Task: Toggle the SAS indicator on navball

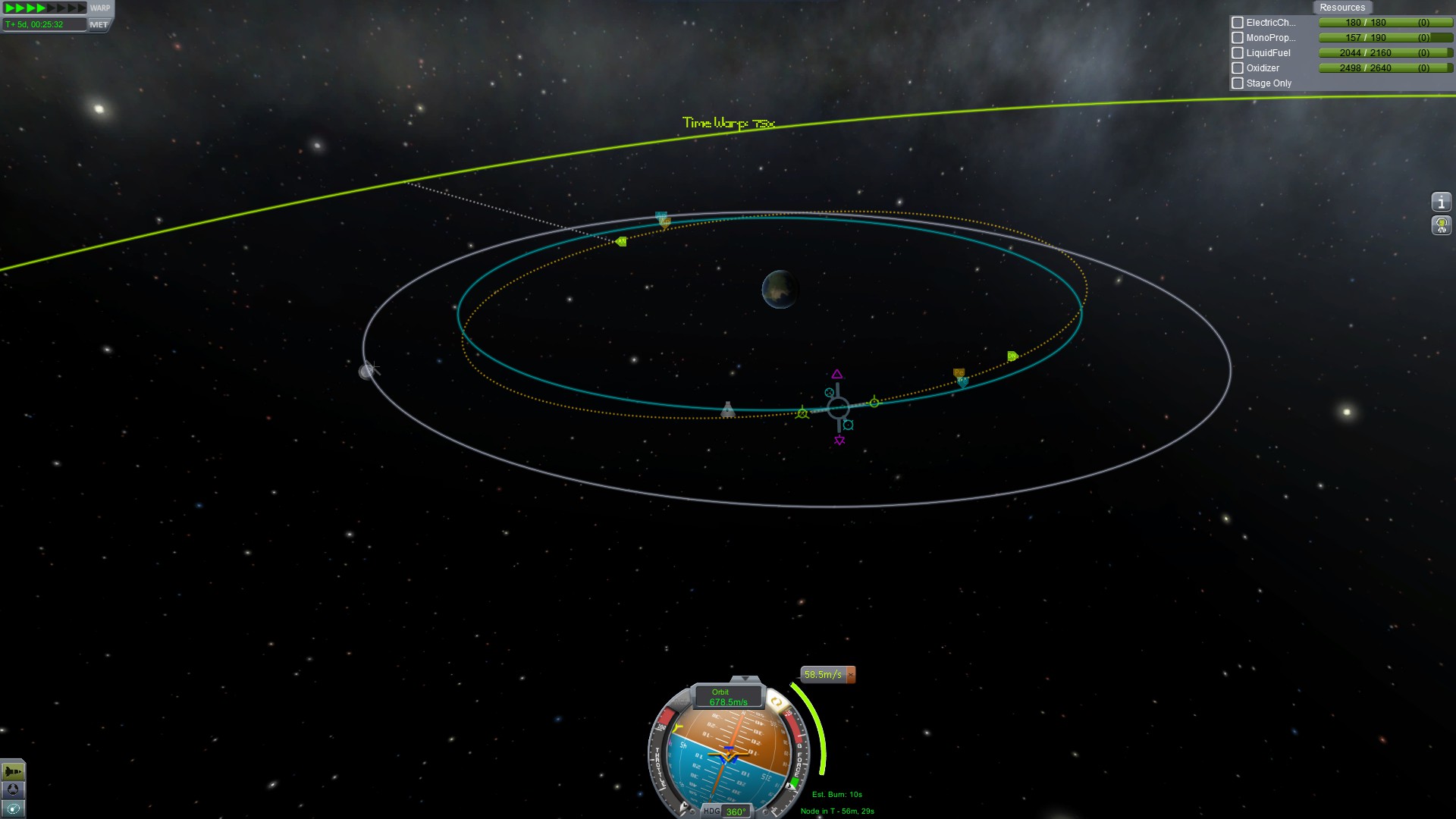Action: [776, 702]
